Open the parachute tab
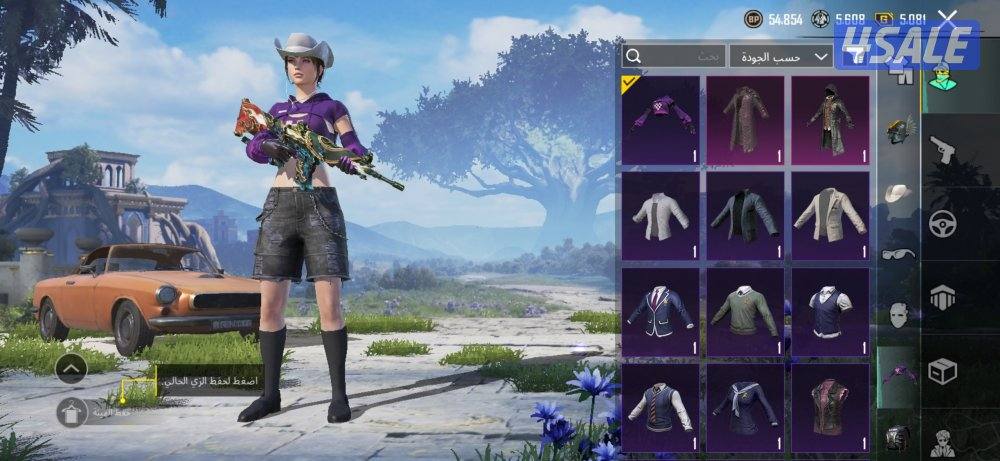Screen dimensions: 1000x461 943,297
